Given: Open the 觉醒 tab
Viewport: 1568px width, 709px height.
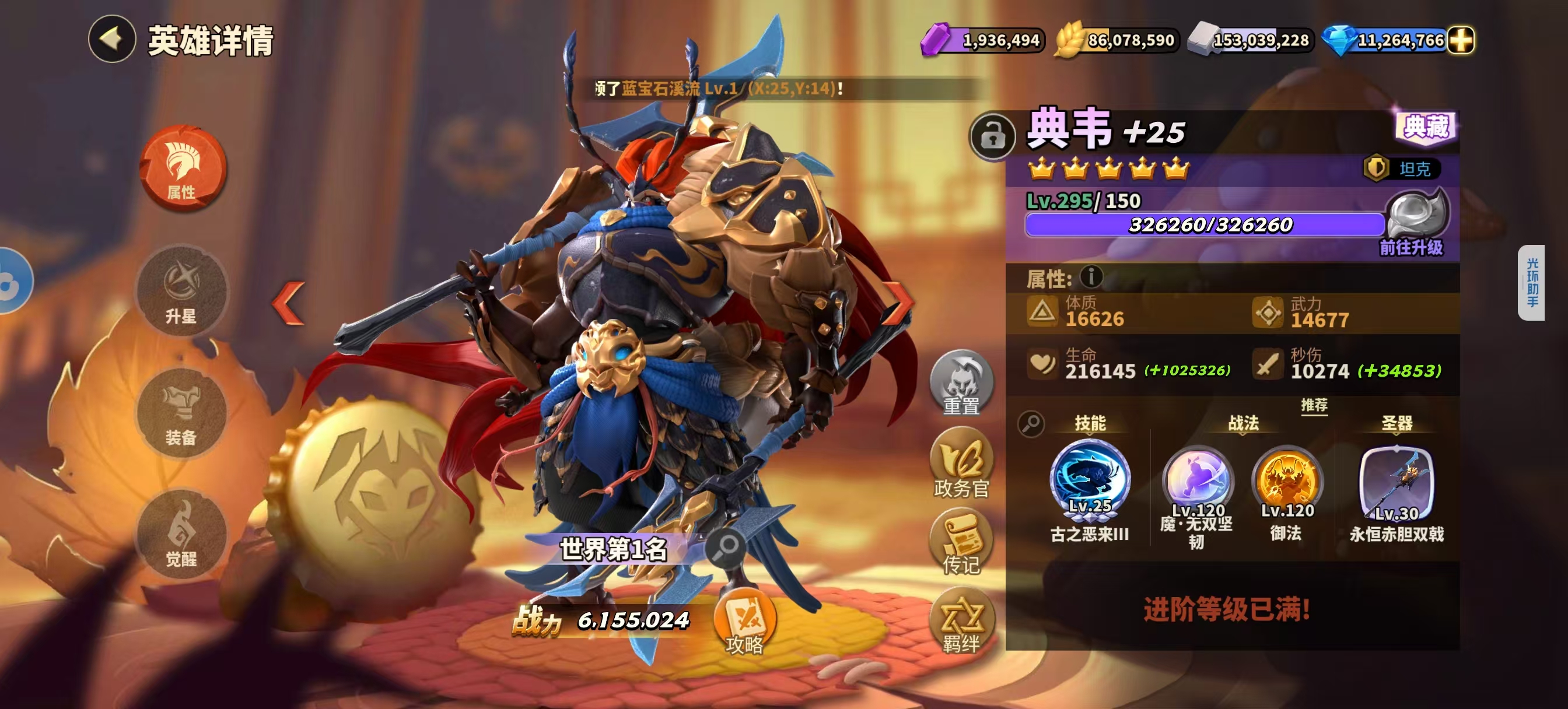Looking at the screenshot, I should 182,534.
